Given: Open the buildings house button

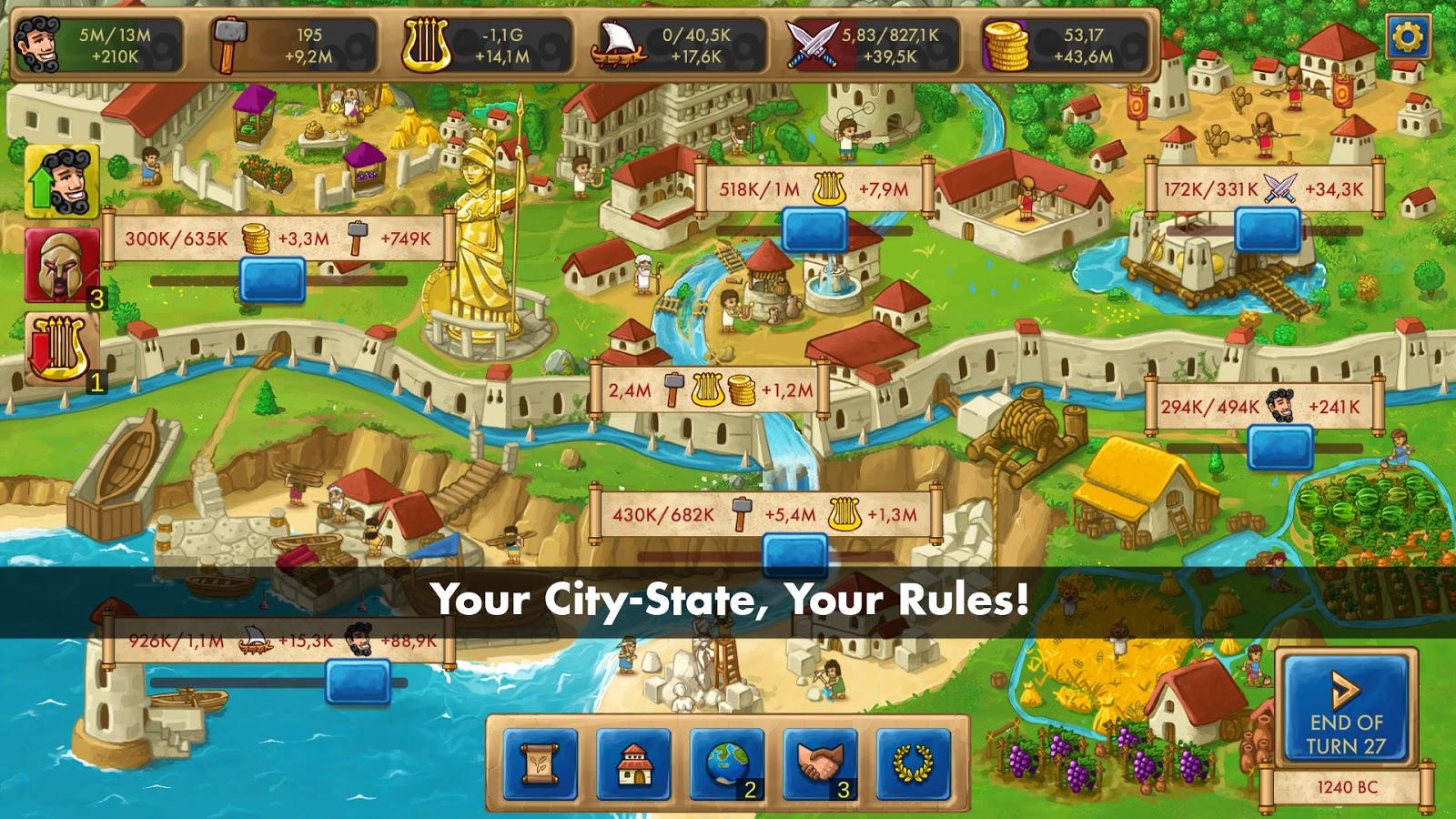Looking at the screenshot, I should click(633, 763).
